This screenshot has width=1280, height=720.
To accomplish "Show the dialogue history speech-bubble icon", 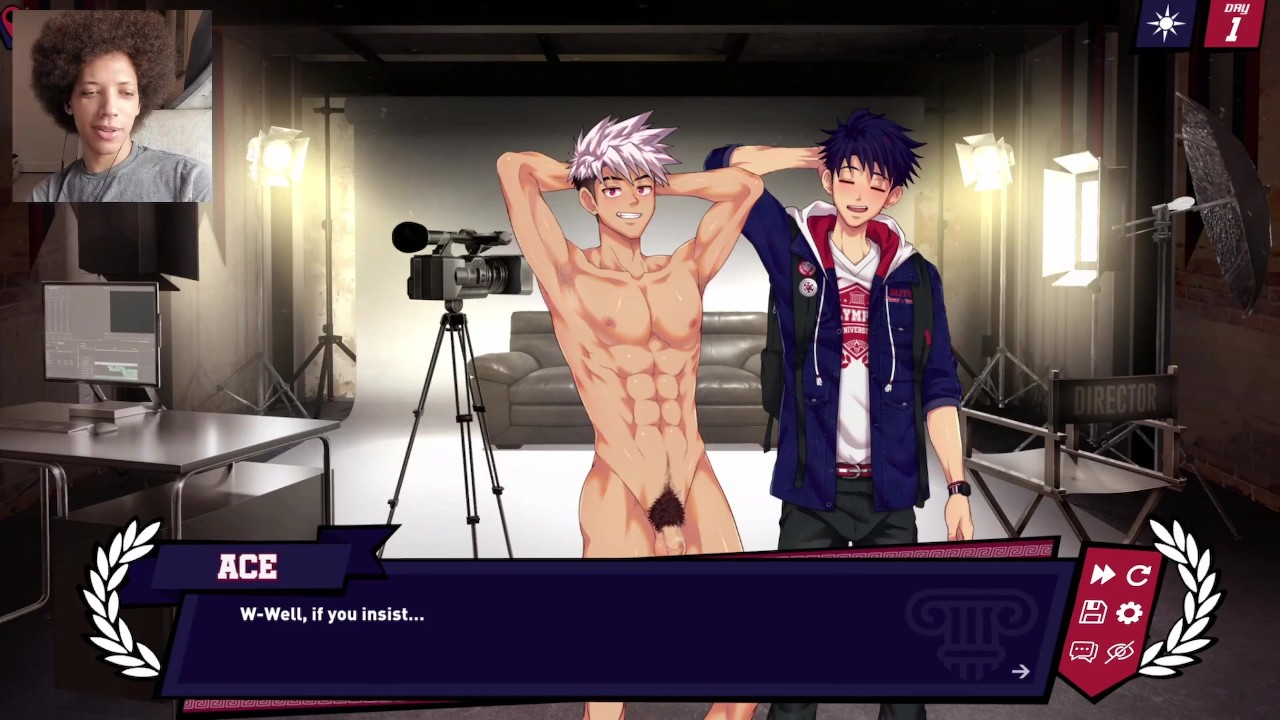I will click(x=1083, y=652).
